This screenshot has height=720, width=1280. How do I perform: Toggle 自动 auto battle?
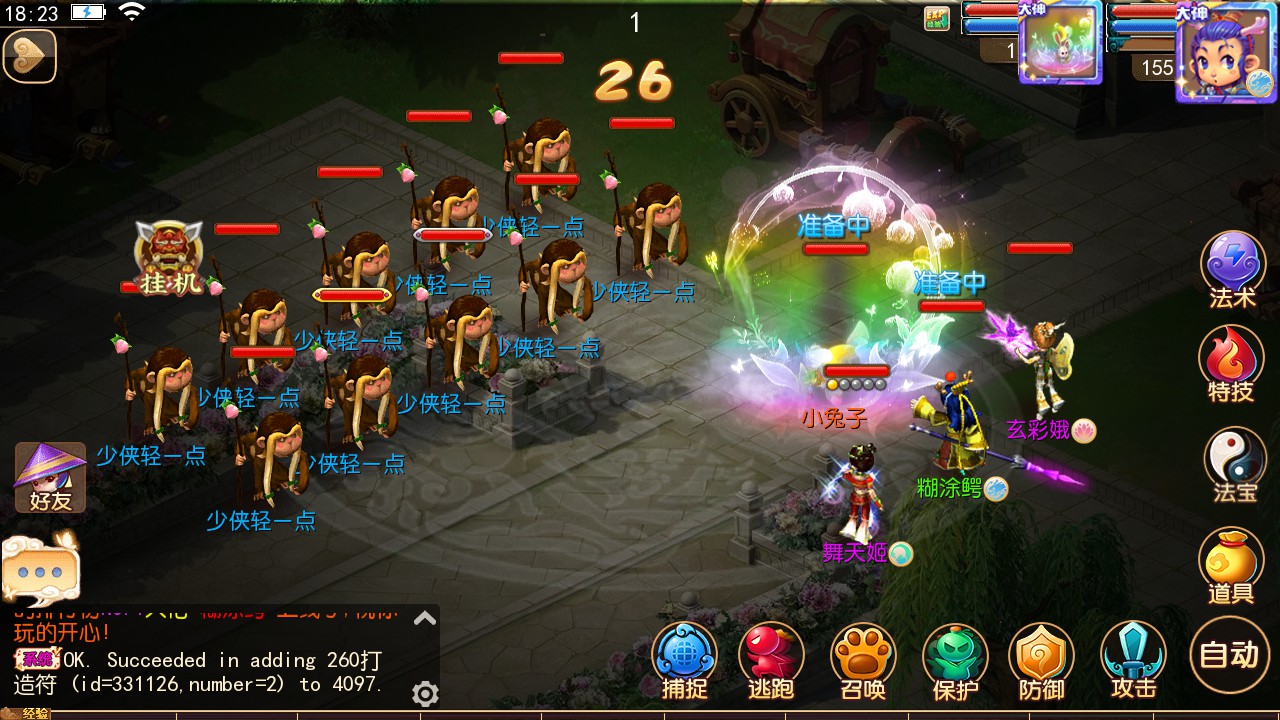tap(1229, 655)
